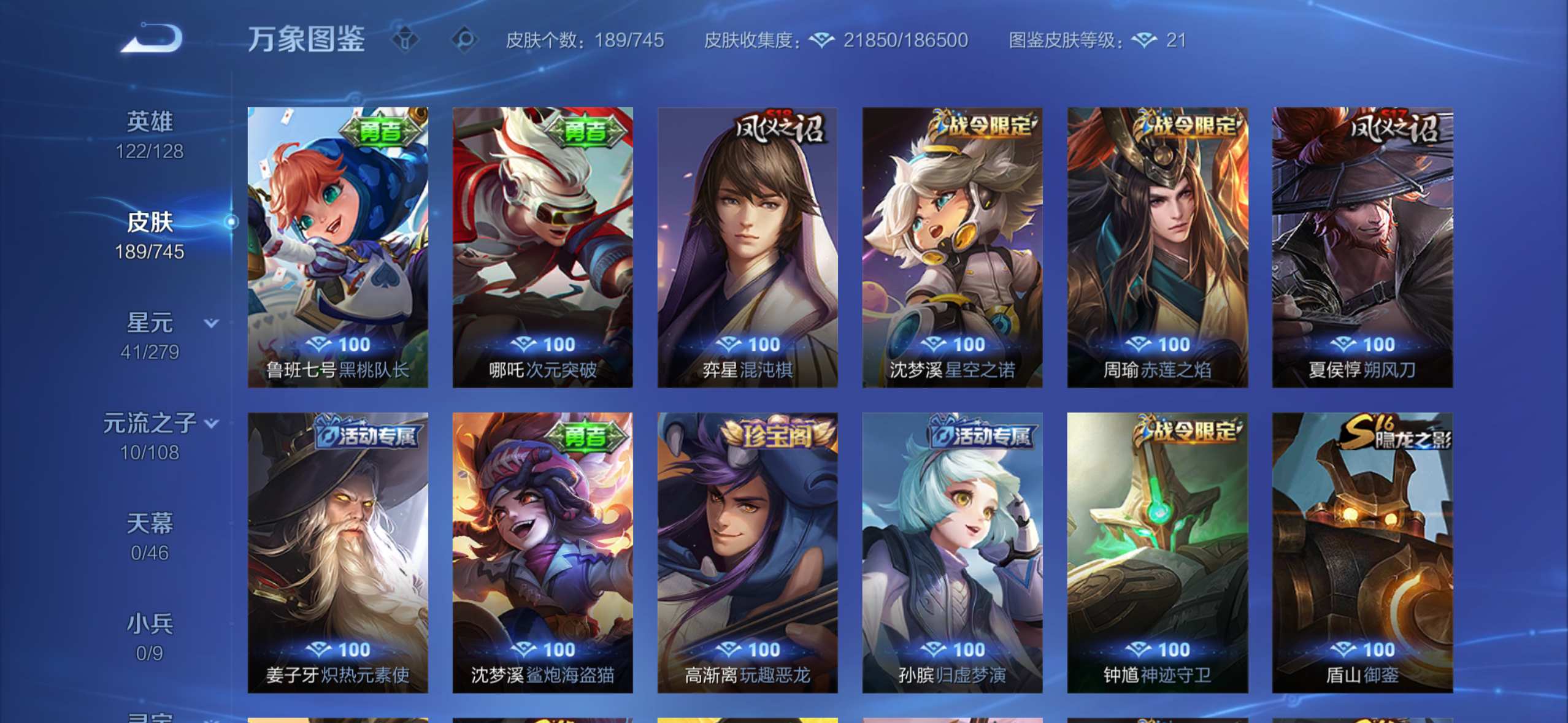The image size is (1568, 723).
Task: Select the 弈星 混沌棋 skin card
Action: pyautogui.click(x=747, y=247)
